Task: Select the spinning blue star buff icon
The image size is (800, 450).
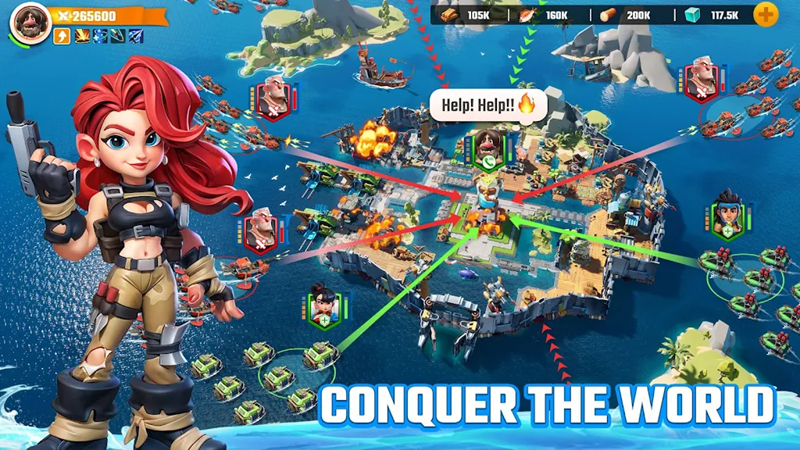Action: pos(99,37)
